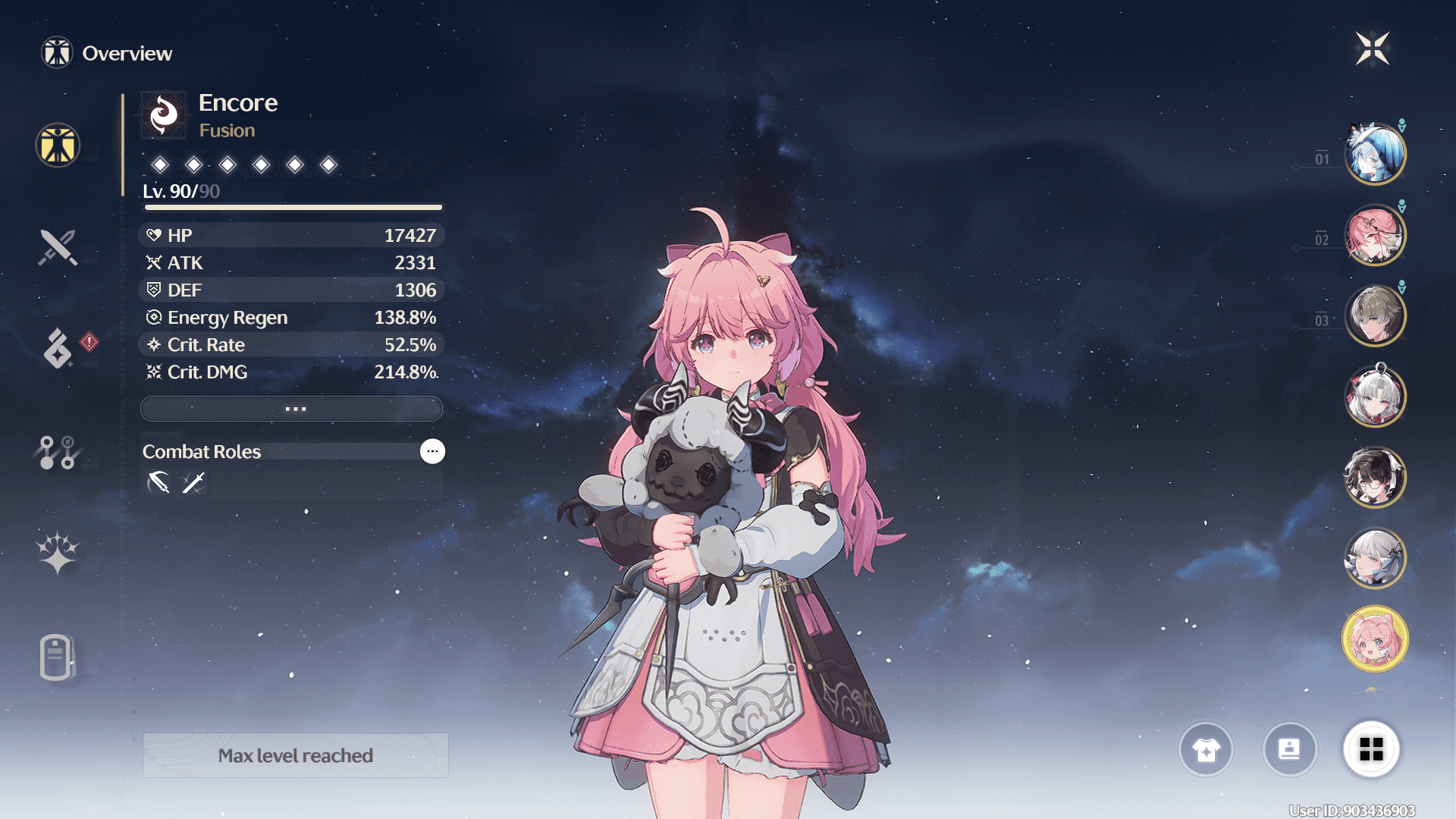Choose the silver-haired character portrait
This screenshot has height=819, width=1456.
[1375, 558]
